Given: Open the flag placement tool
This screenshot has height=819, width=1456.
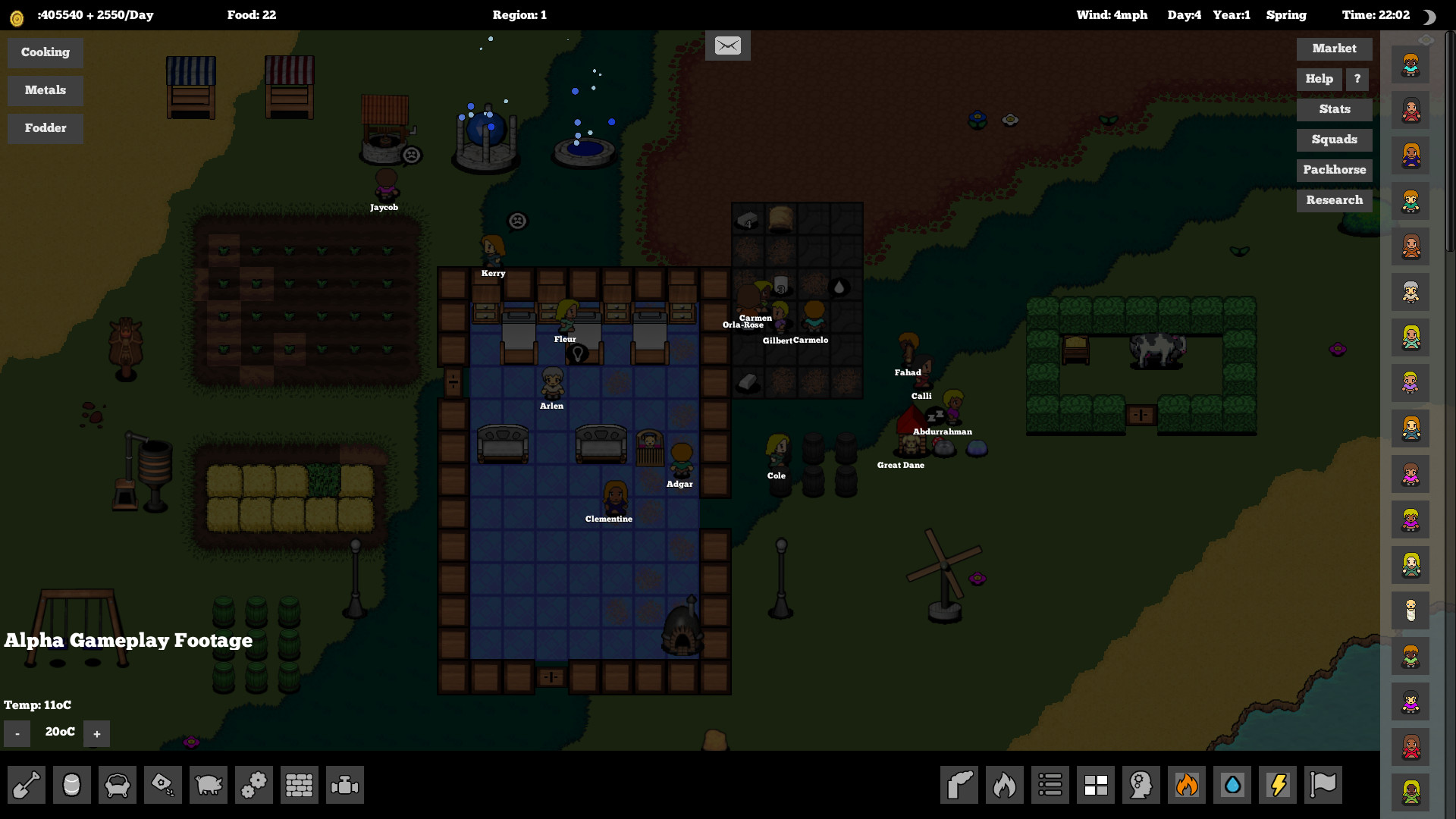Looking at the screenshot, I should tap(1323, 785).
